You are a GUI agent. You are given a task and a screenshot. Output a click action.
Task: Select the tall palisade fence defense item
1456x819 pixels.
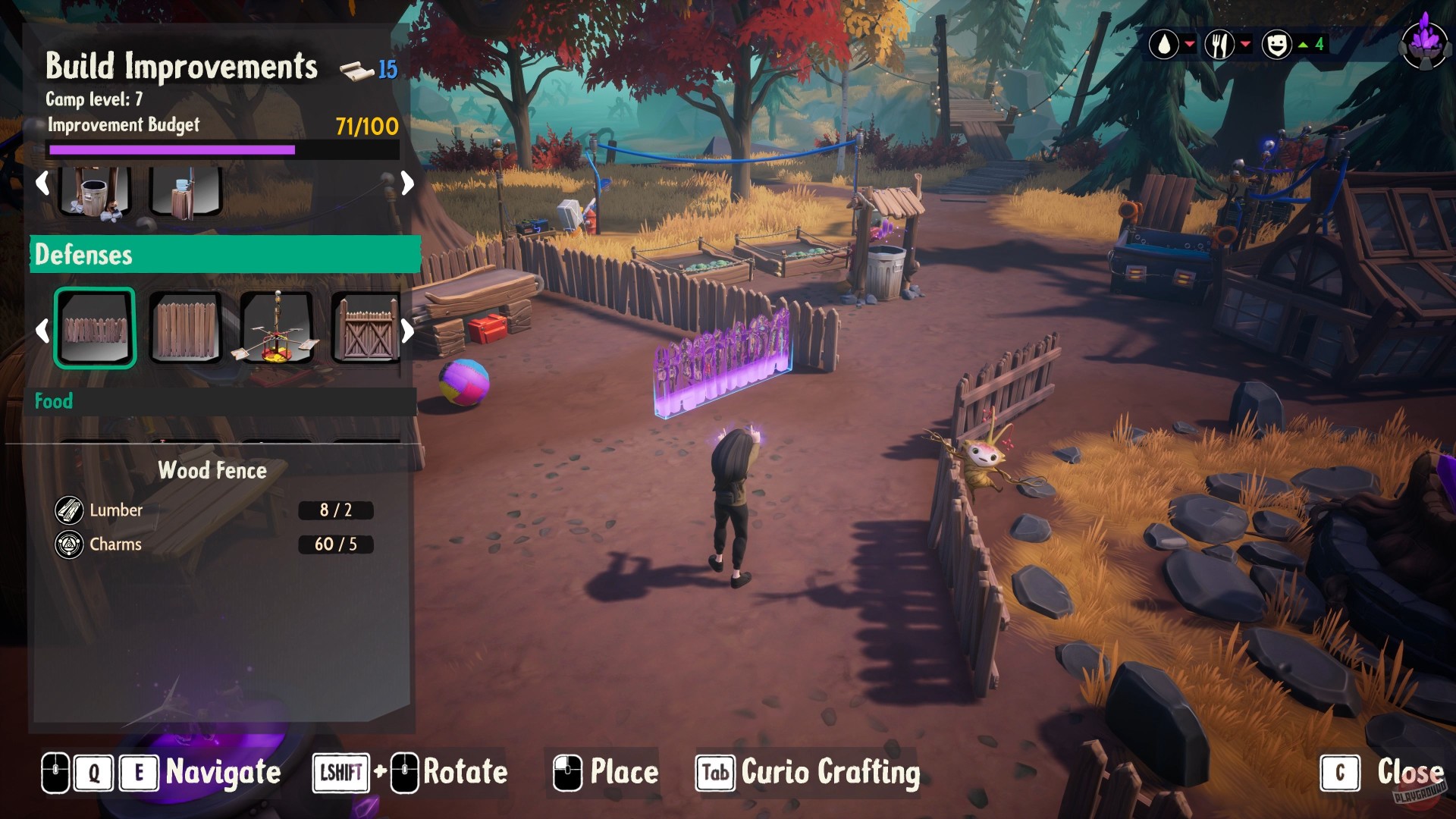coord(186,328)
